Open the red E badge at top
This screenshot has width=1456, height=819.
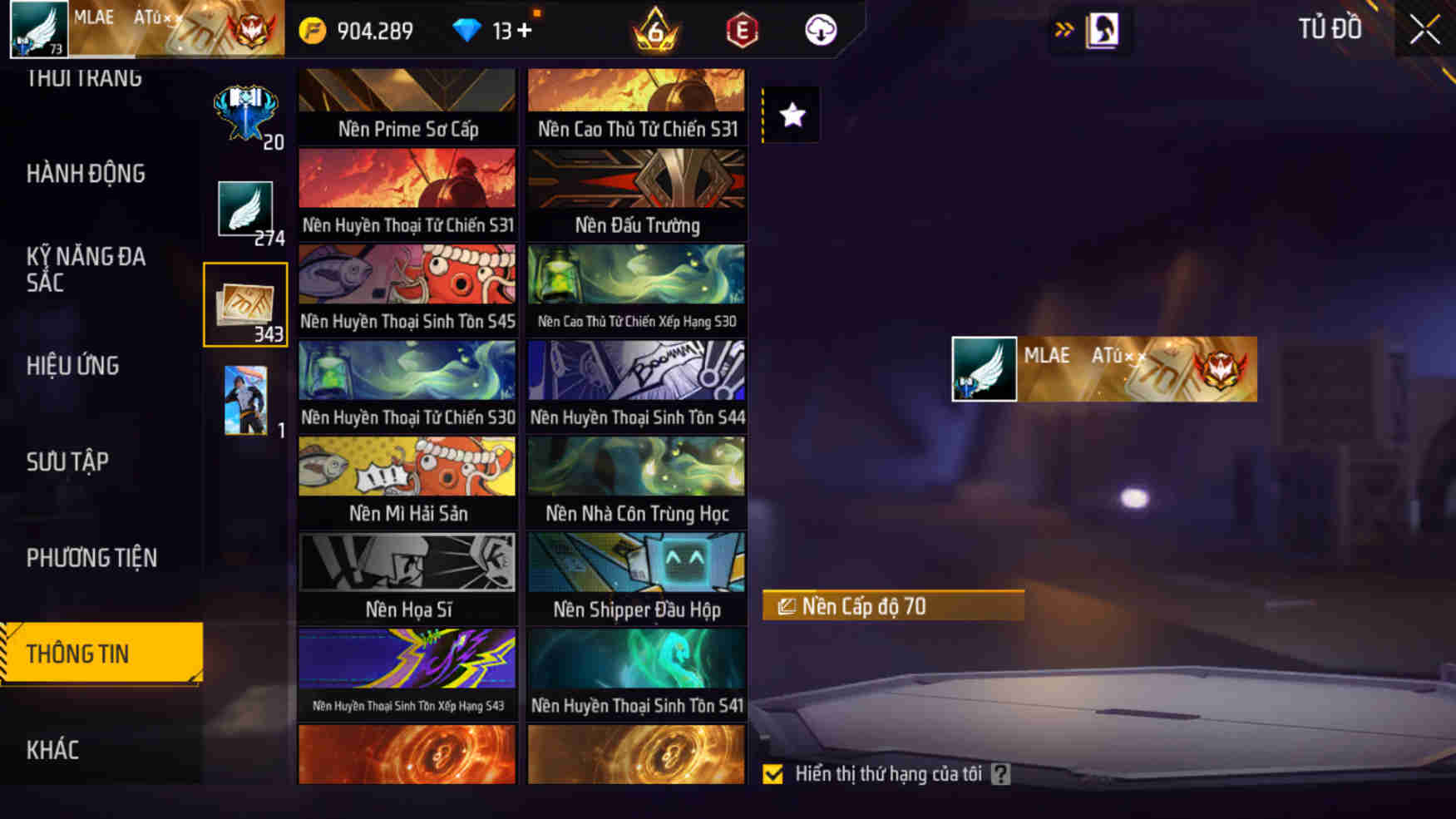pos(741,30)
